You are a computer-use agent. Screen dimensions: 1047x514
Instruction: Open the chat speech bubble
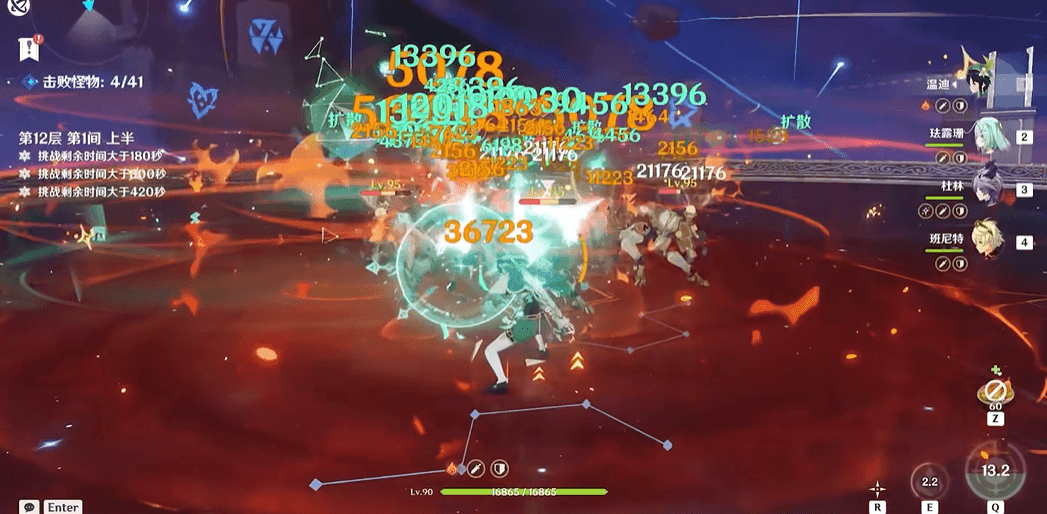pyautogui.click(x=29, y=507)
